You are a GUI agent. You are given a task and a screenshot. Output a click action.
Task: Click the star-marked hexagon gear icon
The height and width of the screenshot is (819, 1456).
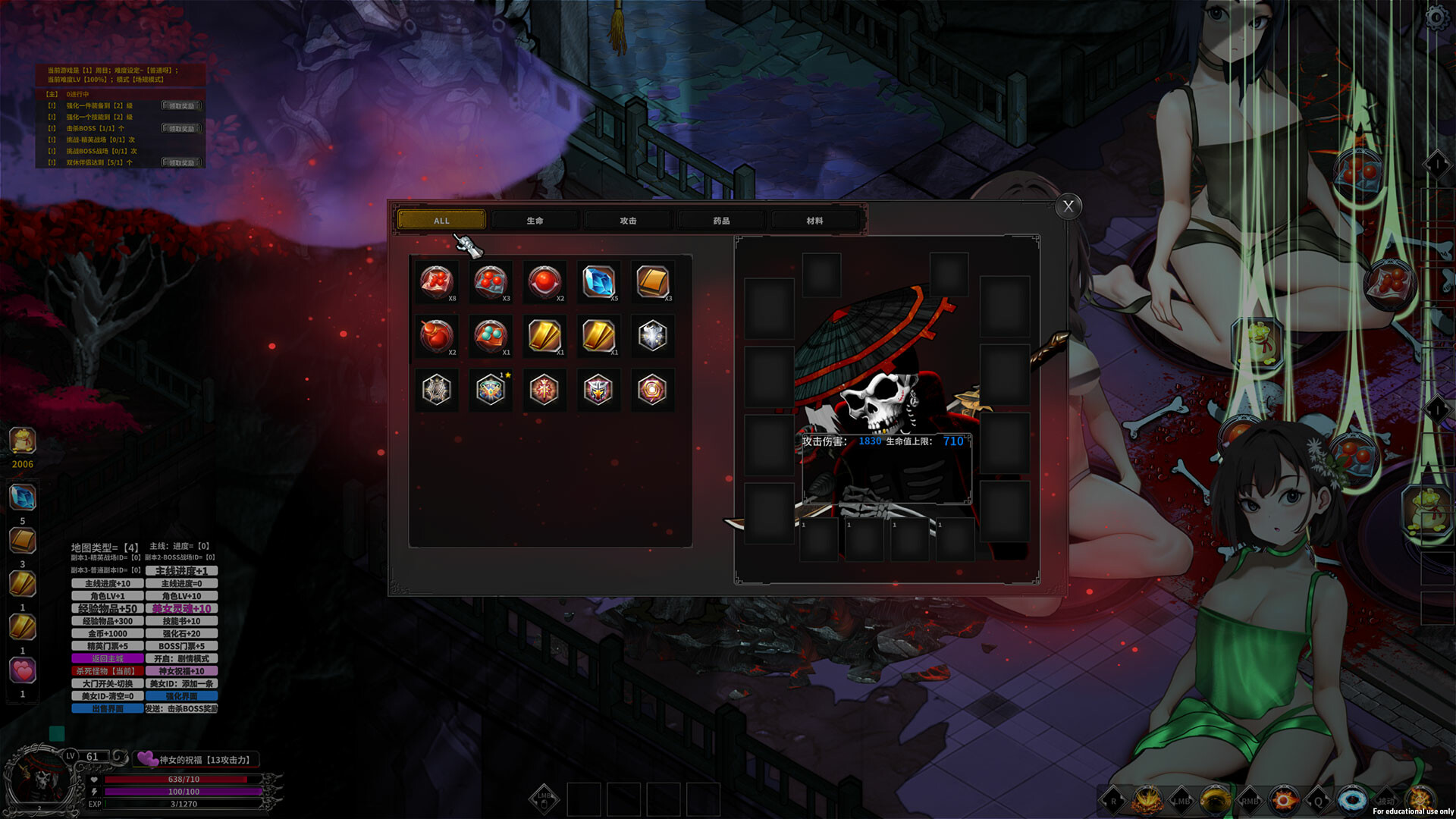tap(491, 390)
